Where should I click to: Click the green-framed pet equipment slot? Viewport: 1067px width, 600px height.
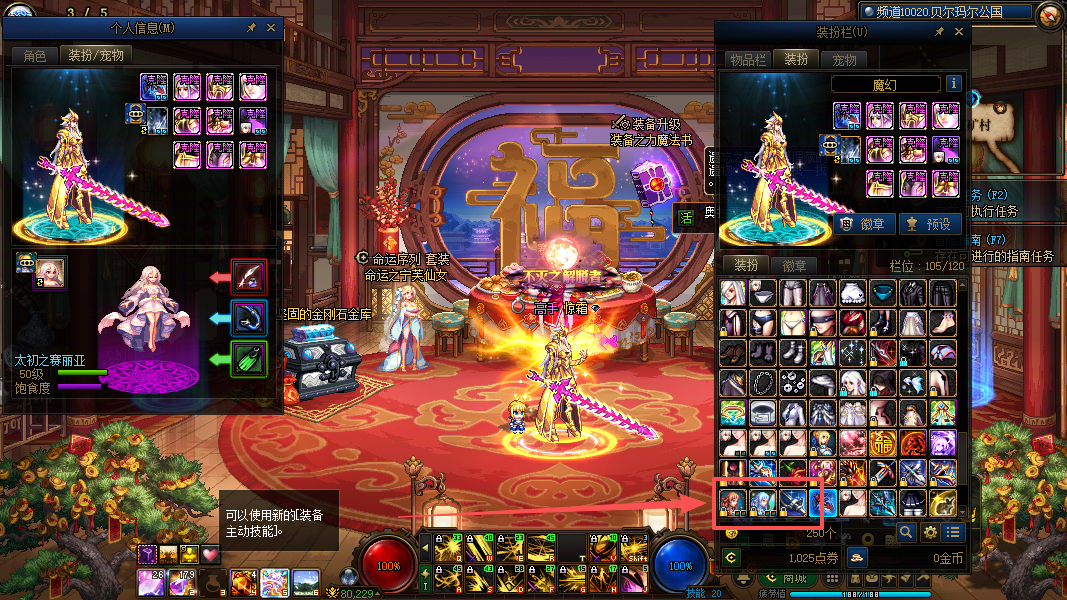tap(248, 359)
